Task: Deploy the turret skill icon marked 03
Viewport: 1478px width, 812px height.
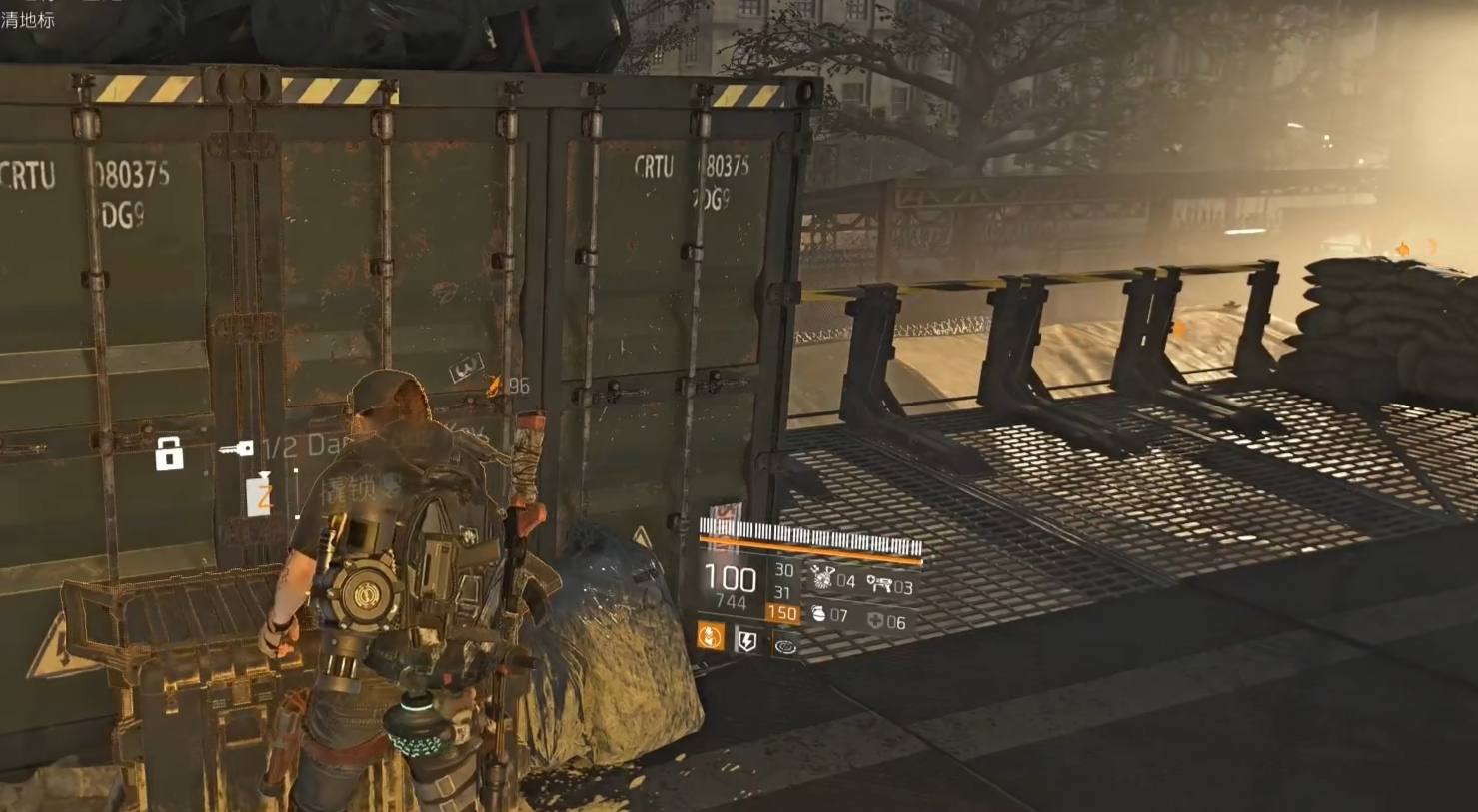Action: 879,583
